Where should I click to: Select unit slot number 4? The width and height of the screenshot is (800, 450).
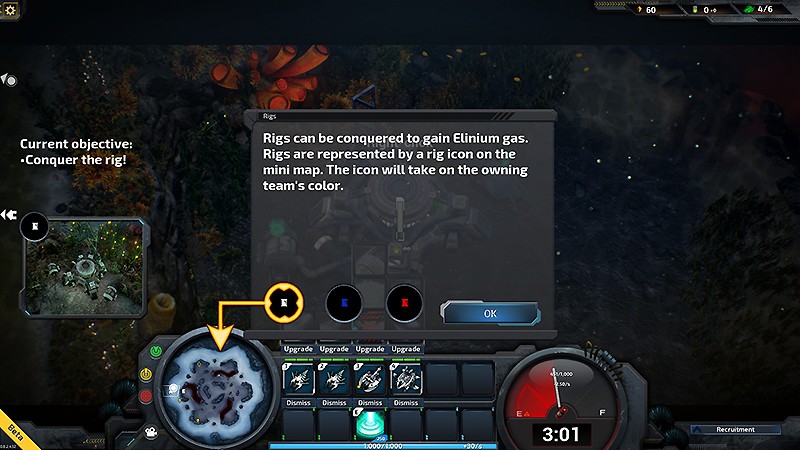coord(405,379)
